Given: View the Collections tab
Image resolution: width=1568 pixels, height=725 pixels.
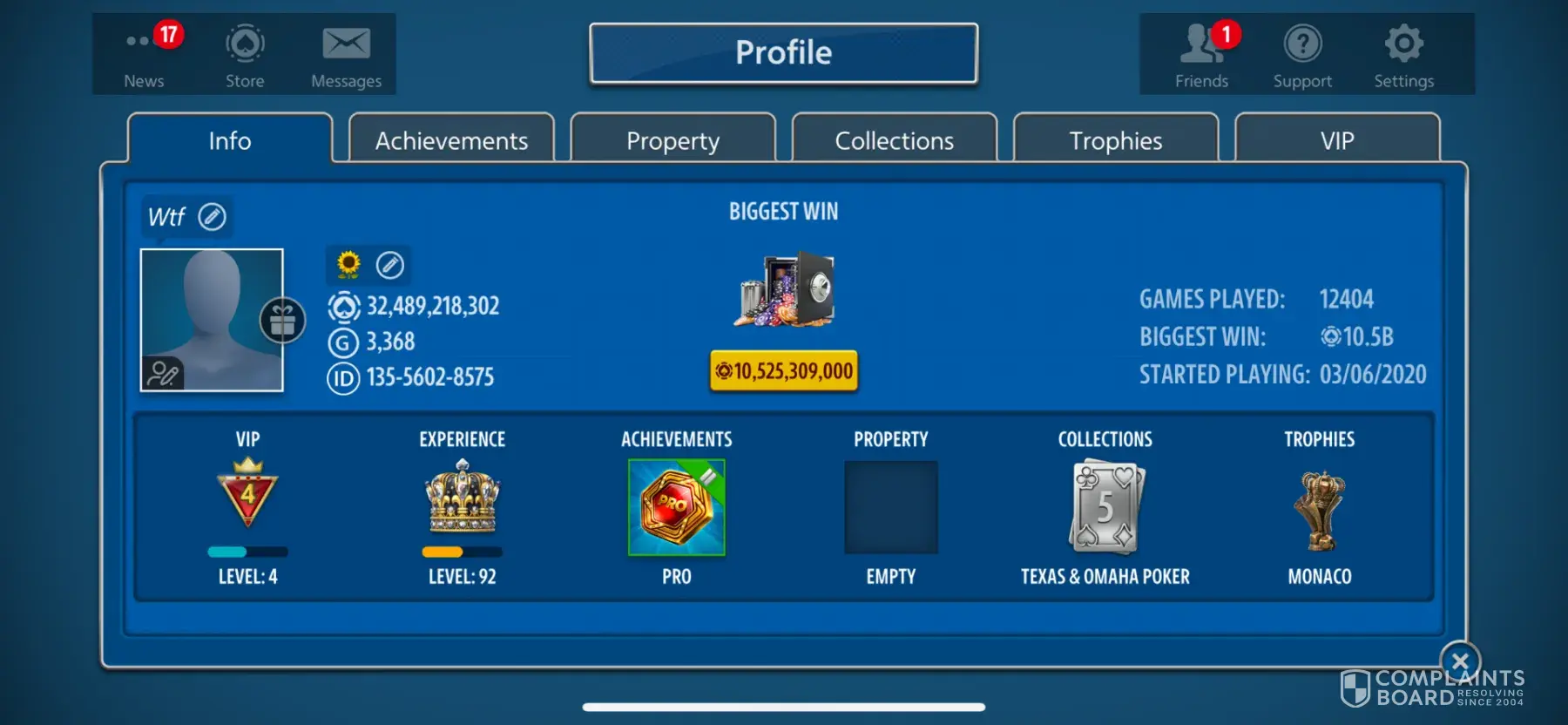Looking at the screenshot, I should click(x=894, y=140).
